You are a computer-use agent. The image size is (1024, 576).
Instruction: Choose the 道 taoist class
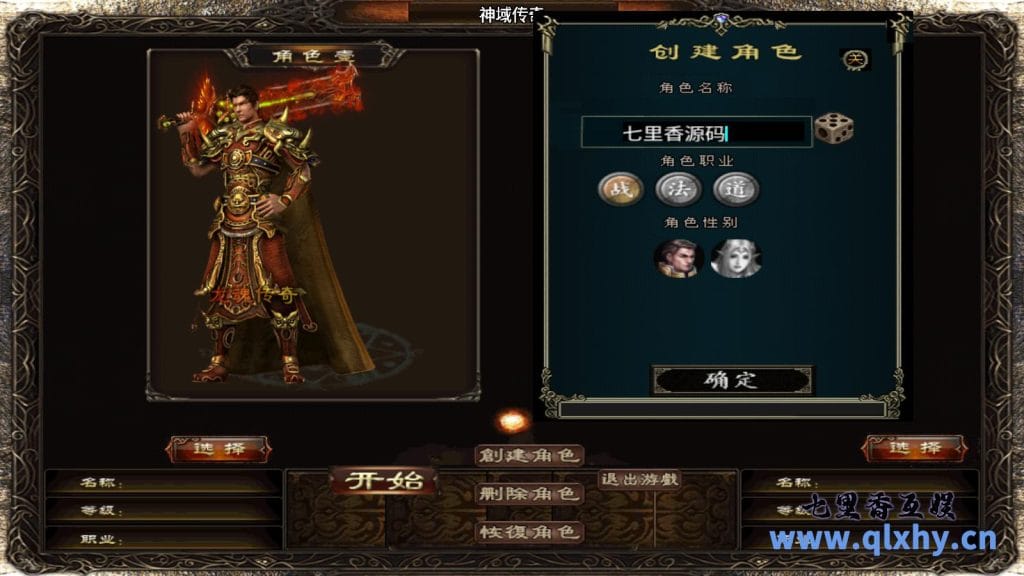click(x=736, y=188)
